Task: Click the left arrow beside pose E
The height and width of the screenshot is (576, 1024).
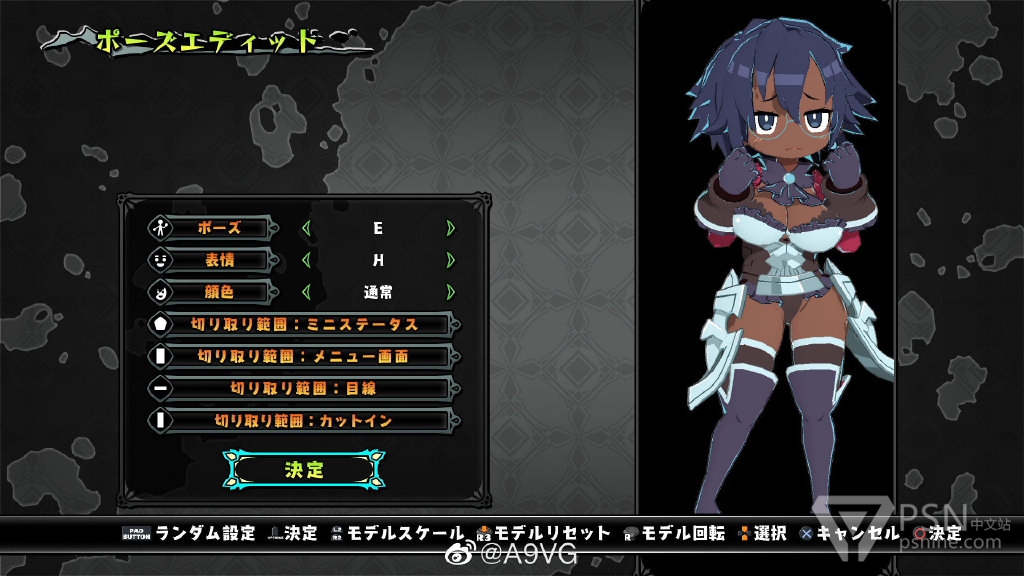Action: tap(305, 228)
